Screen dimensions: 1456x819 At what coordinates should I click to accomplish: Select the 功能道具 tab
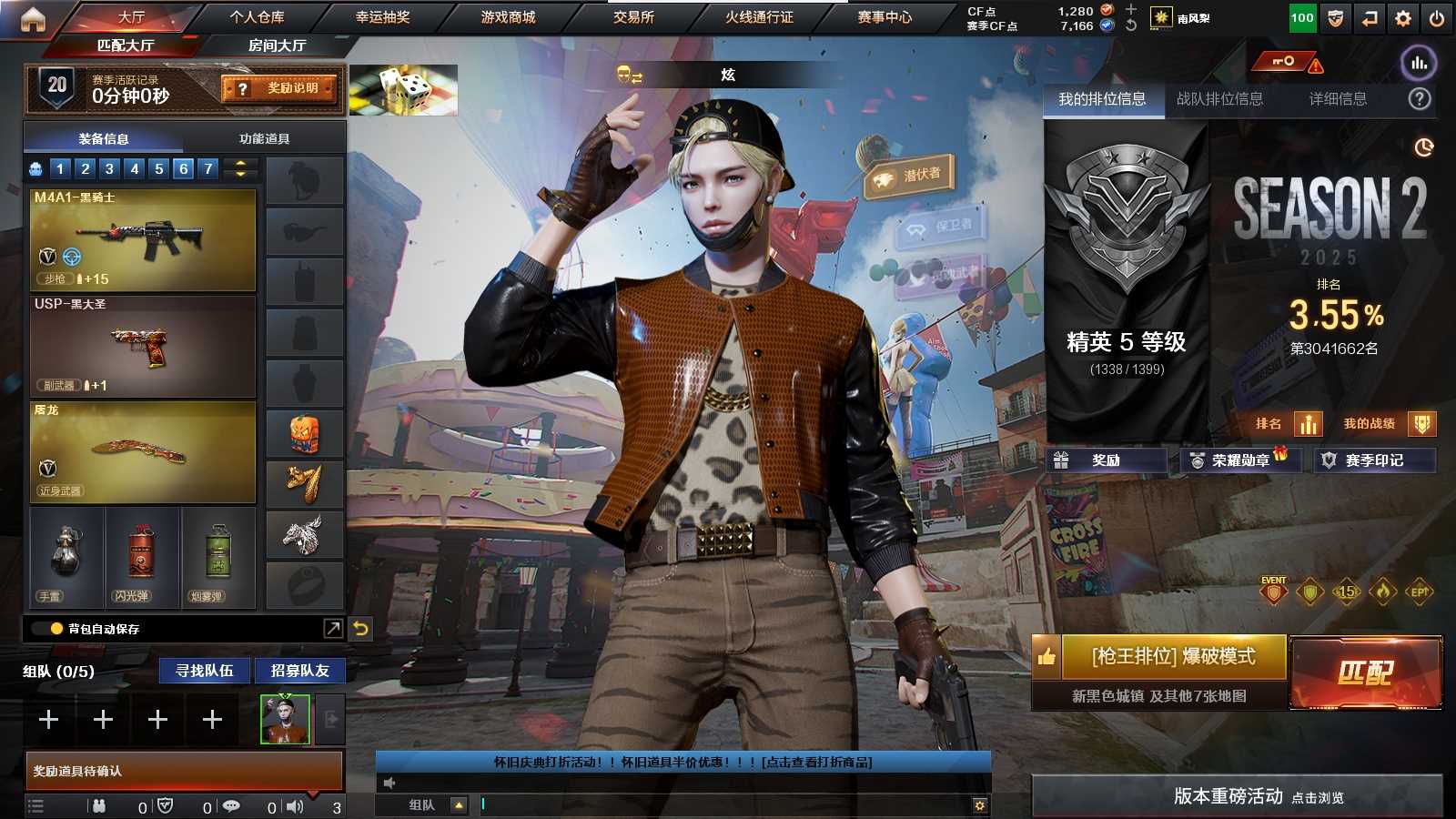coord(264,138)
